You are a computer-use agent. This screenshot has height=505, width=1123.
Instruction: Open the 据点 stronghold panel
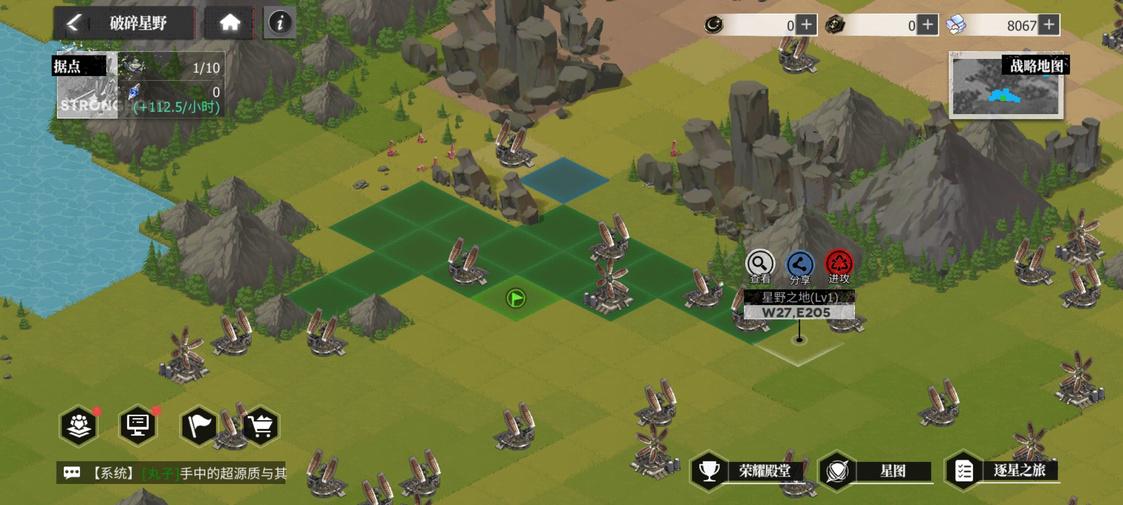87,88
